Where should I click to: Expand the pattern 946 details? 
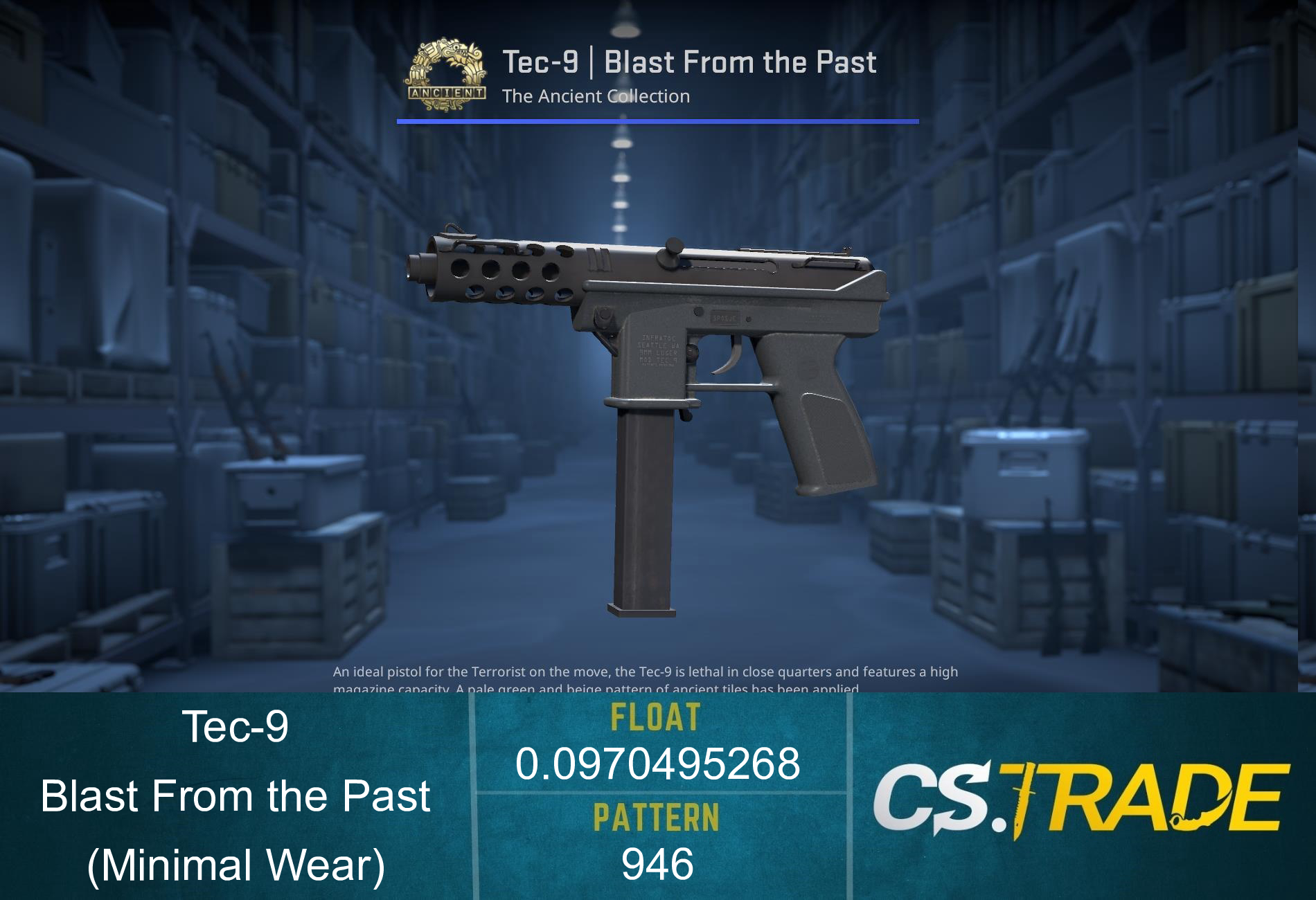tap(659, 861)
